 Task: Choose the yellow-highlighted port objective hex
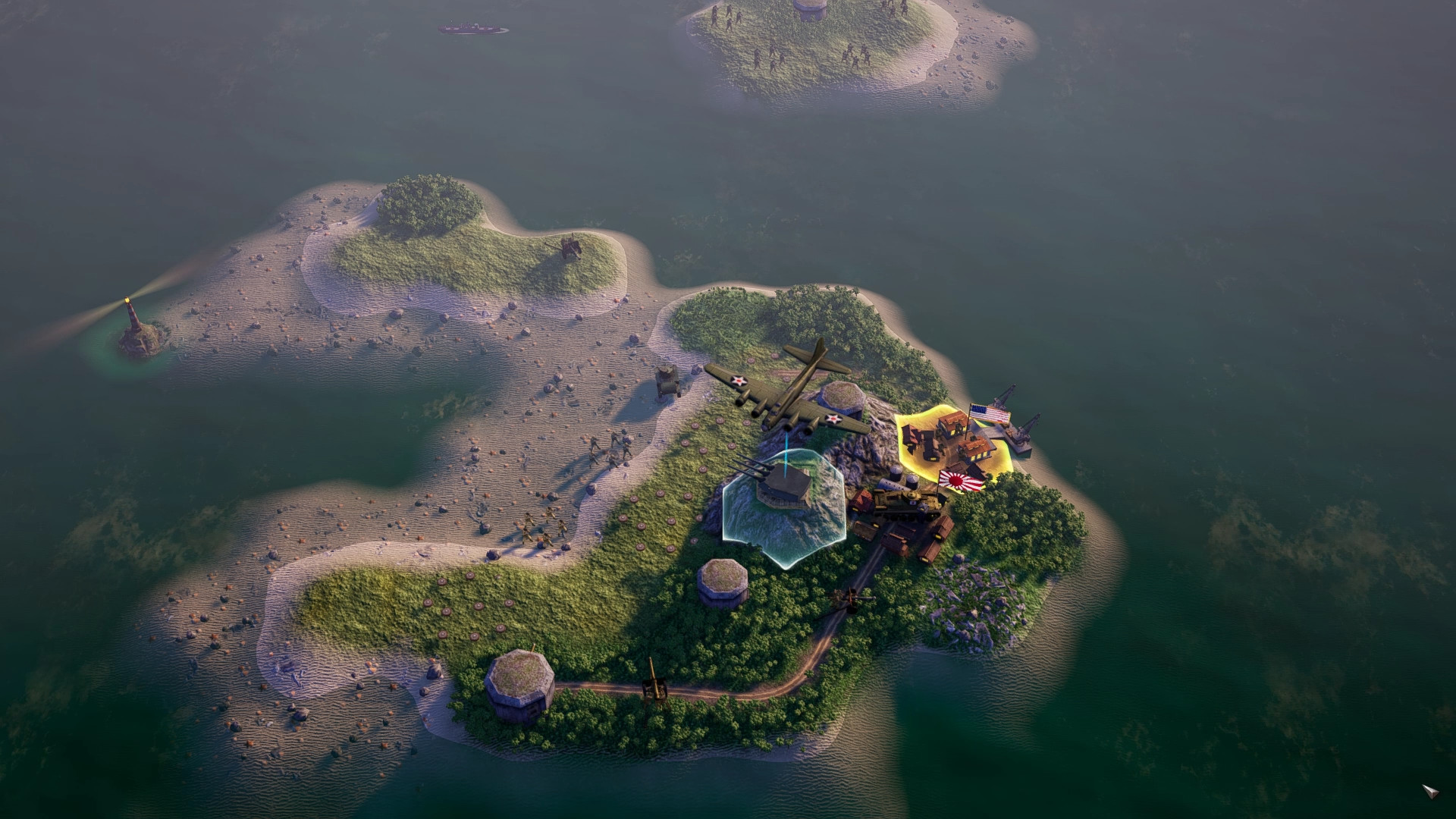(x=952, y=442)
